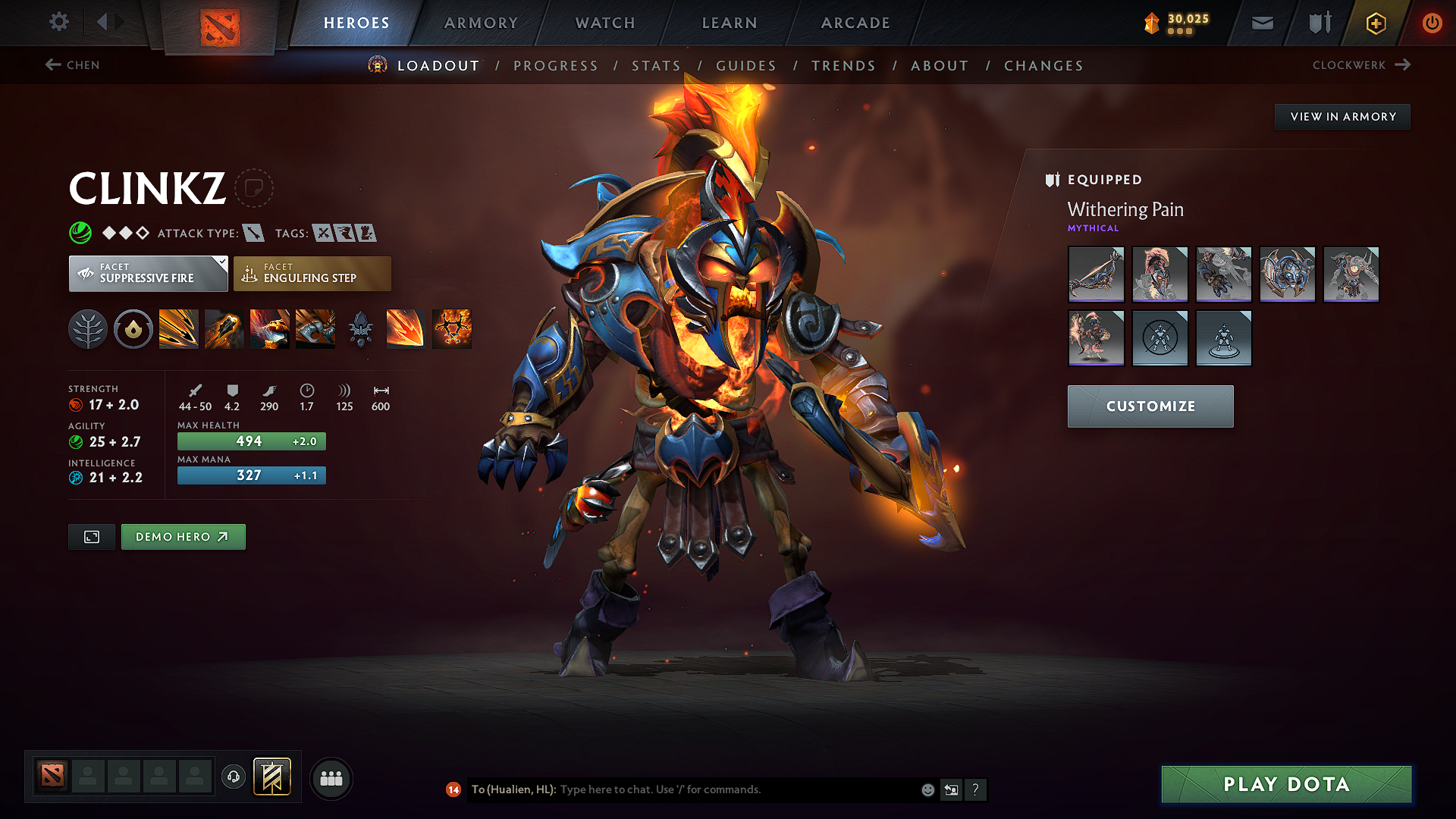Open the mail inbox icon in the top bar
The image size is (1456, 819).
point(1261,23)
